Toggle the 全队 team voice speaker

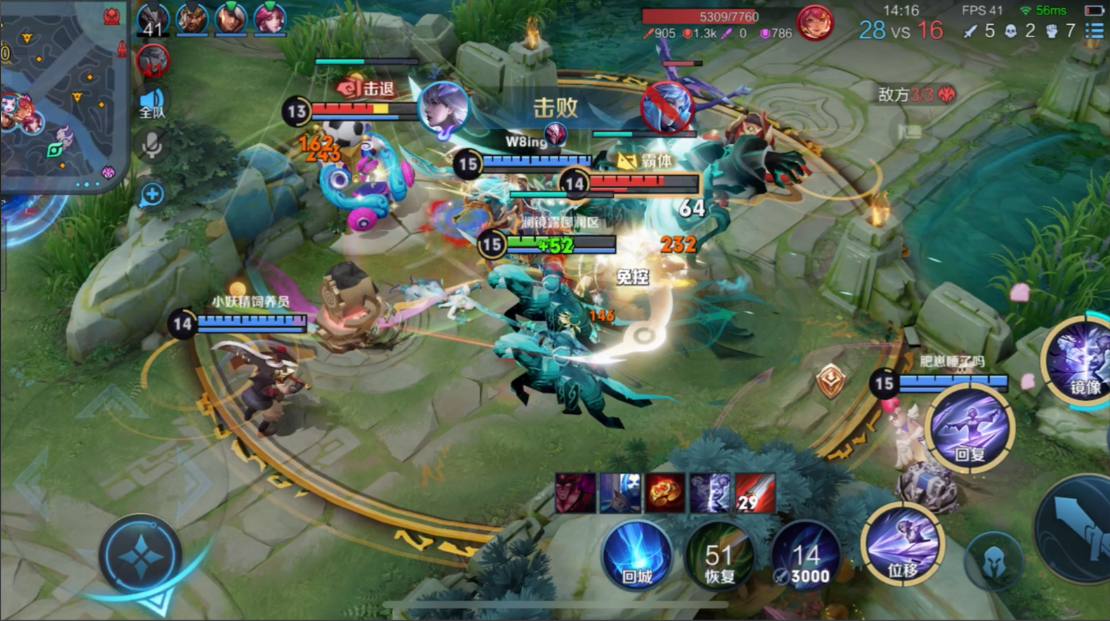click(x=152, y=102)
